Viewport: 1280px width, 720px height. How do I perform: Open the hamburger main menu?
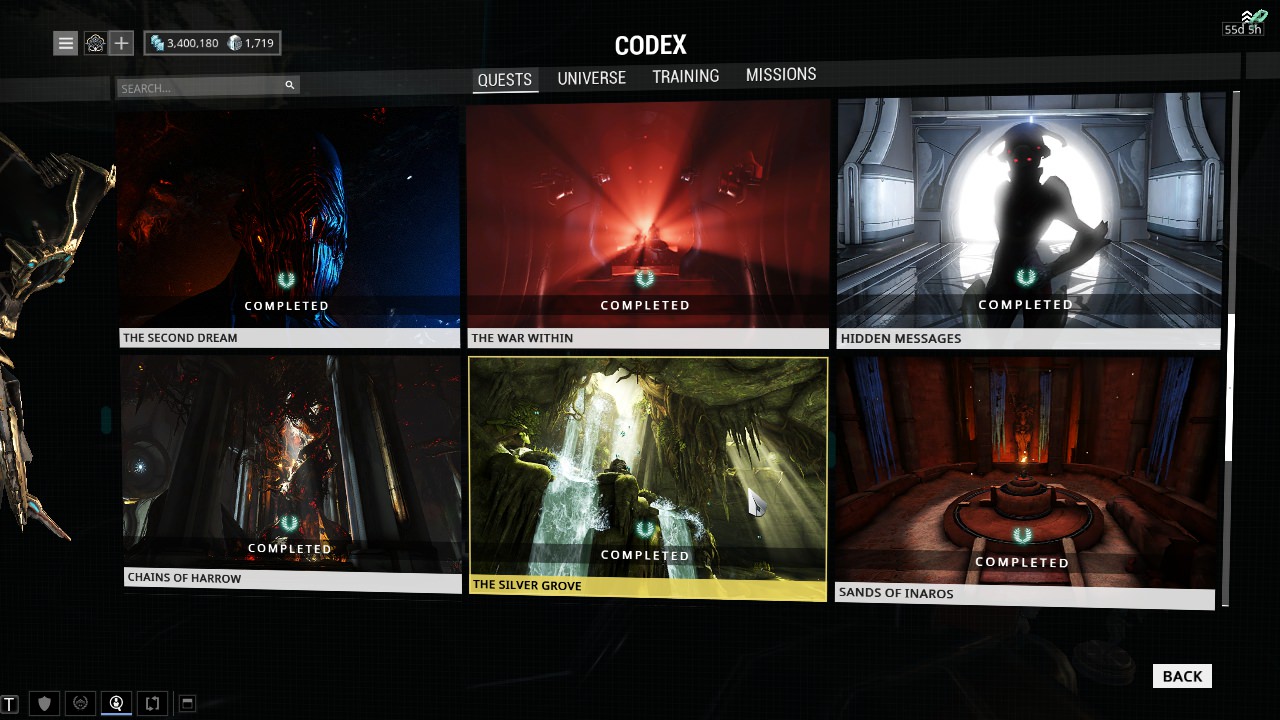(x=65, y=43)
